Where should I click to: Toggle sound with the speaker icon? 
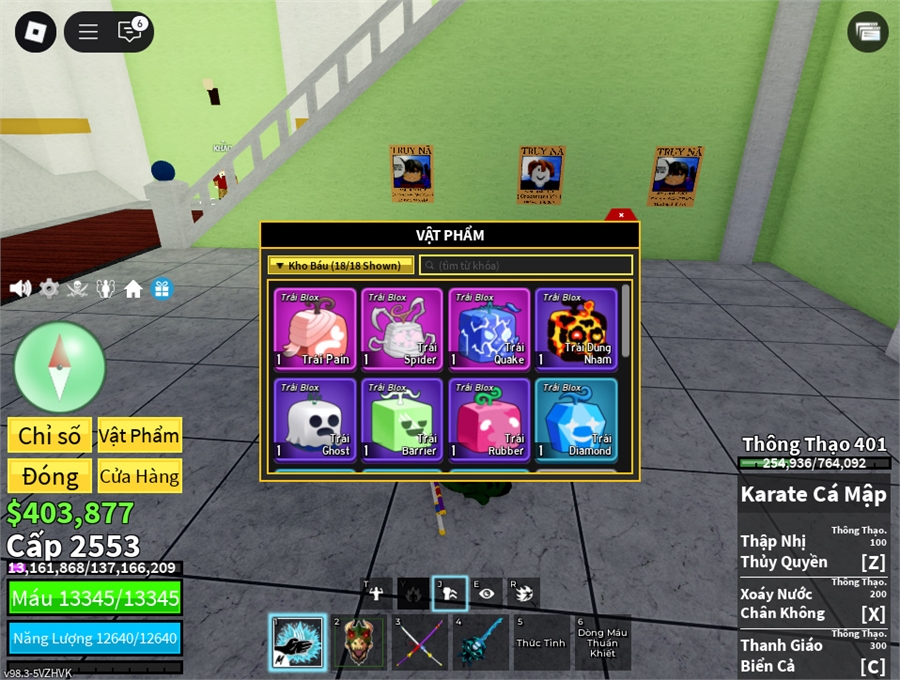[20, 289]
